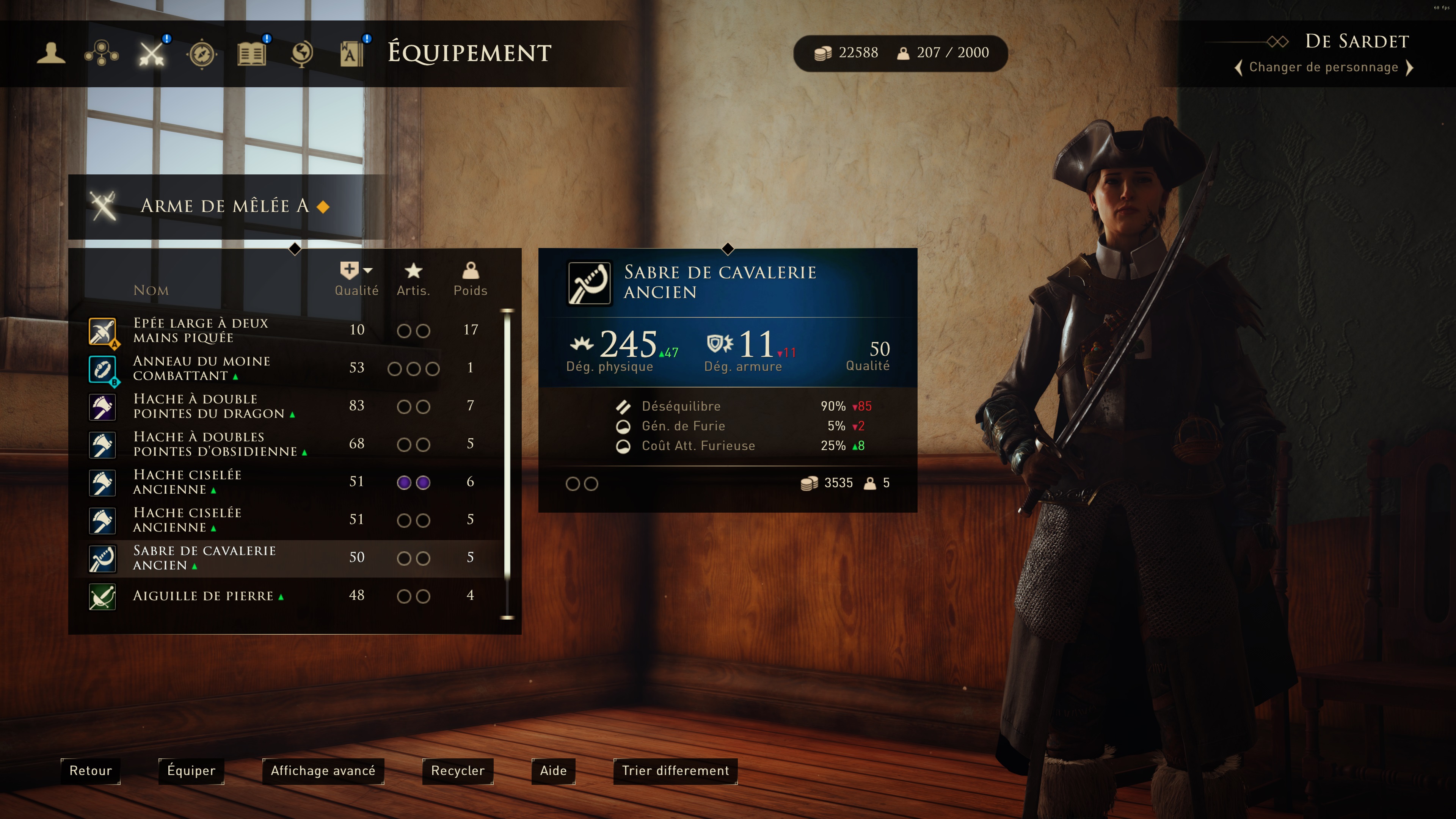
Task: Equip the selected weapon with Équiper
Action: [x=191, y=771]
